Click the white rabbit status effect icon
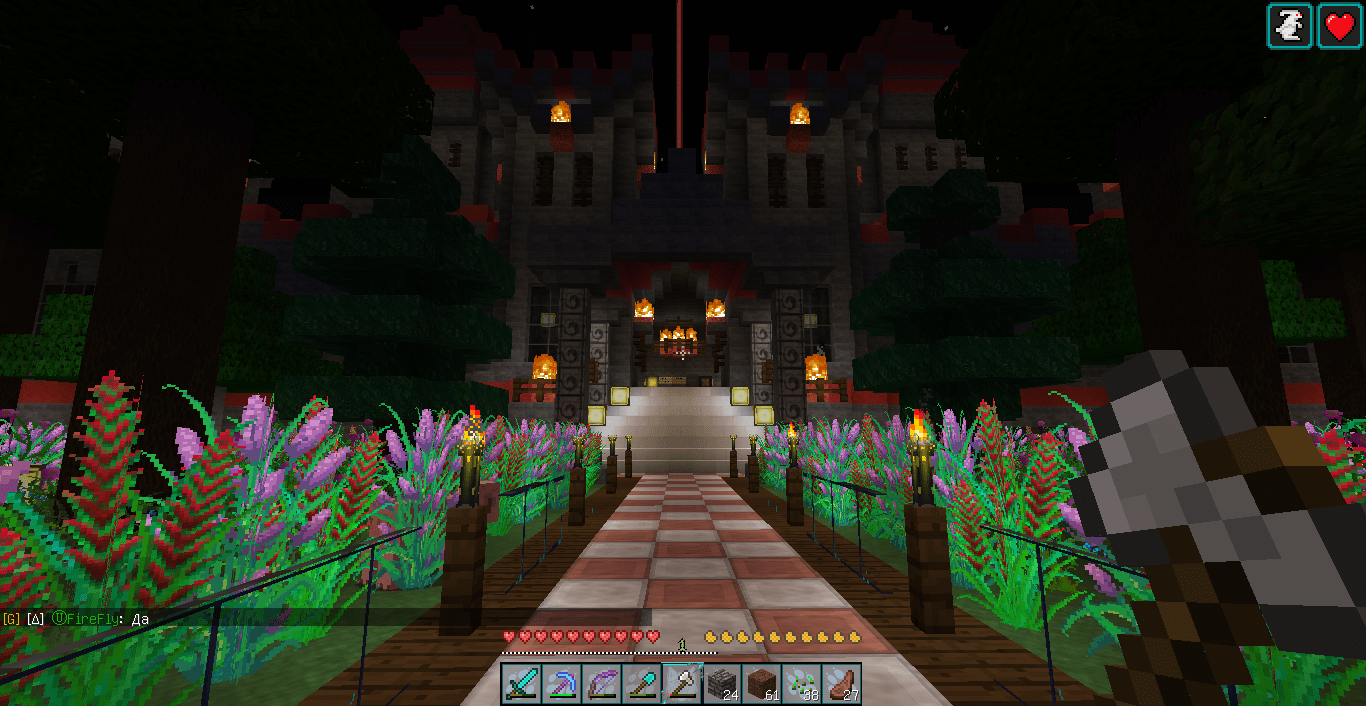This screenshot has height=706, width=1366. tap(1290, 26)
